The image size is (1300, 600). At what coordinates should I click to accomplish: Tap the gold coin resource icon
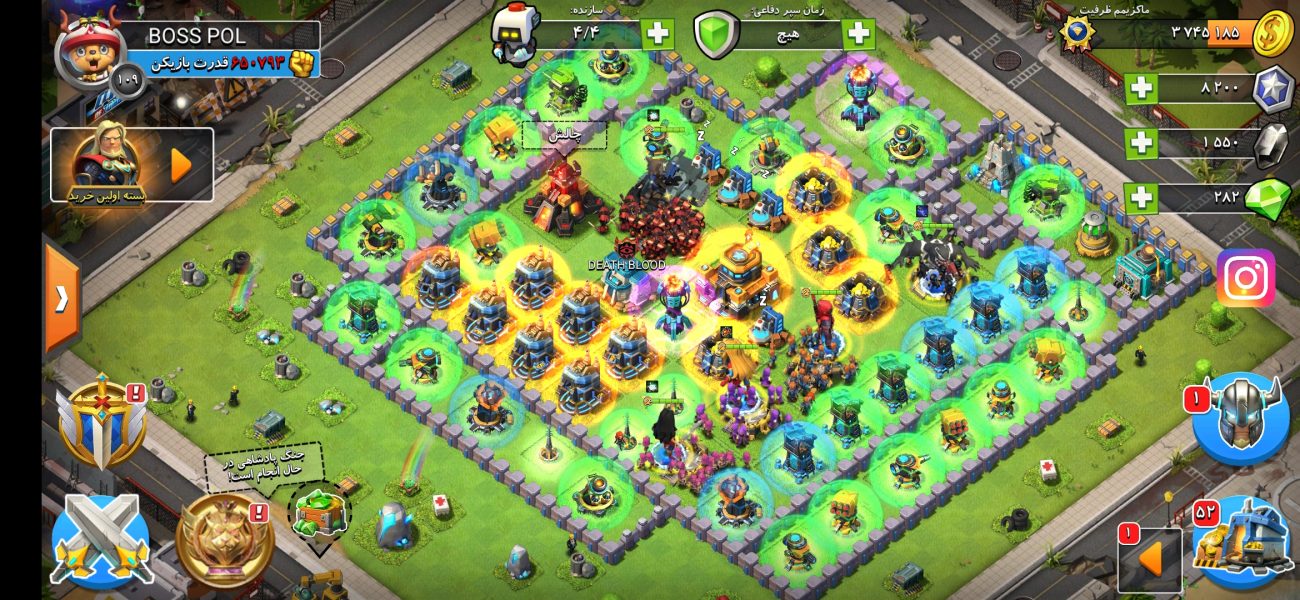1272,33
